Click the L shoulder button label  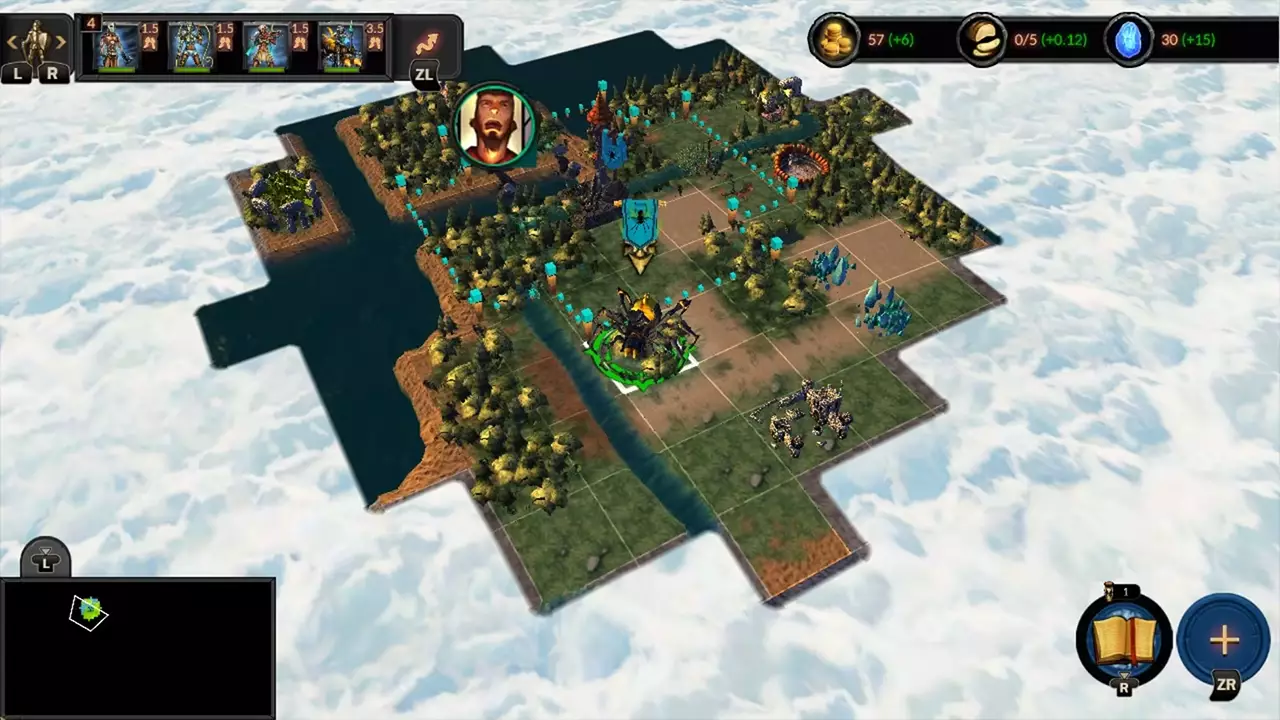(16, 73)
